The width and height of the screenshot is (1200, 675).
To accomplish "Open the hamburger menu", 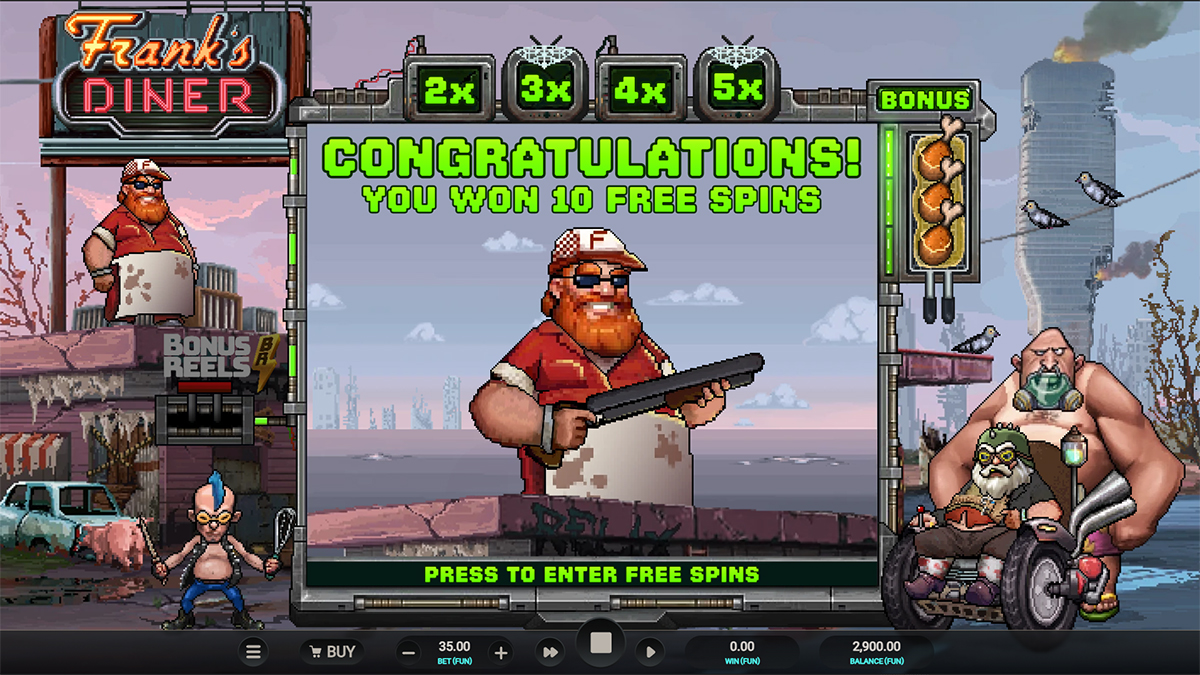I will pyautogui.click(x=254, y=652).
